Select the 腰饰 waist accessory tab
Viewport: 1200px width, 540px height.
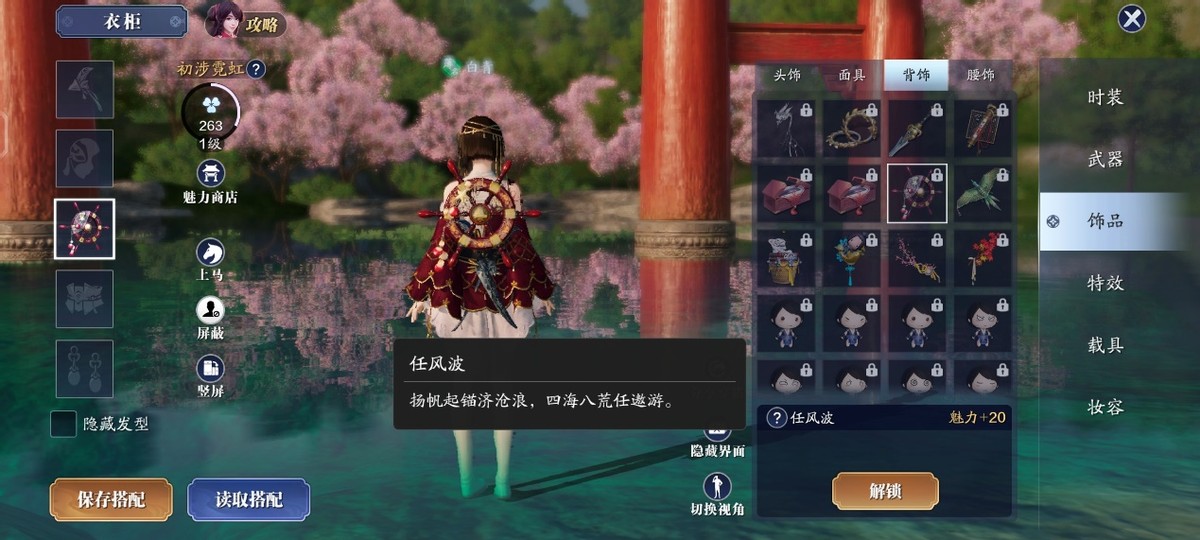tap(981, 75)
